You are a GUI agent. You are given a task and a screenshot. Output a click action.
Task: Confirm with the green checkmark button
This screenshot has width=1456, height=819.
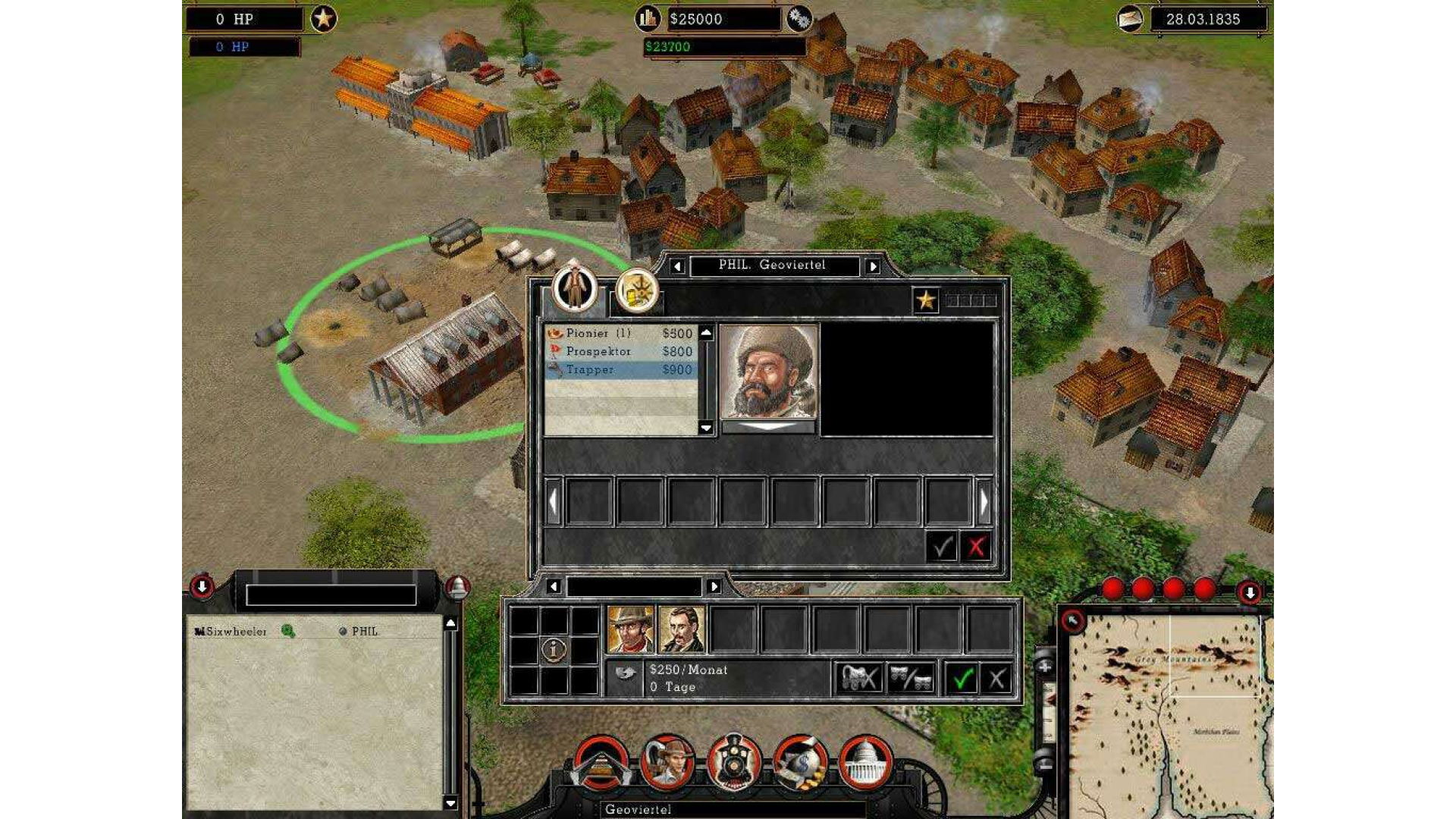(962, 679)
